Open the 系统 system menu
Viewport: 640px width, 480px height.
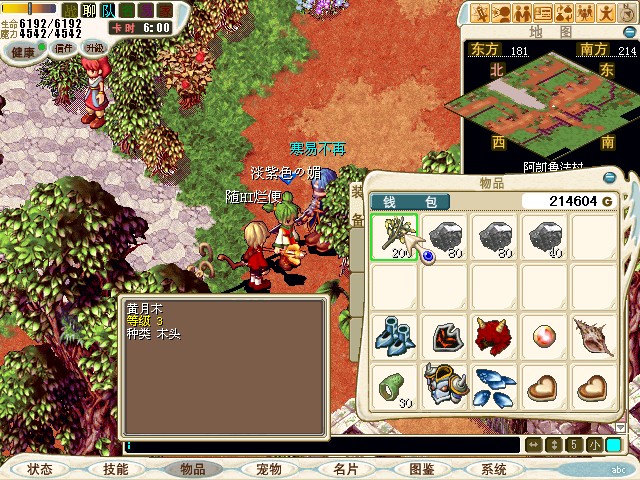click(494, 469)
